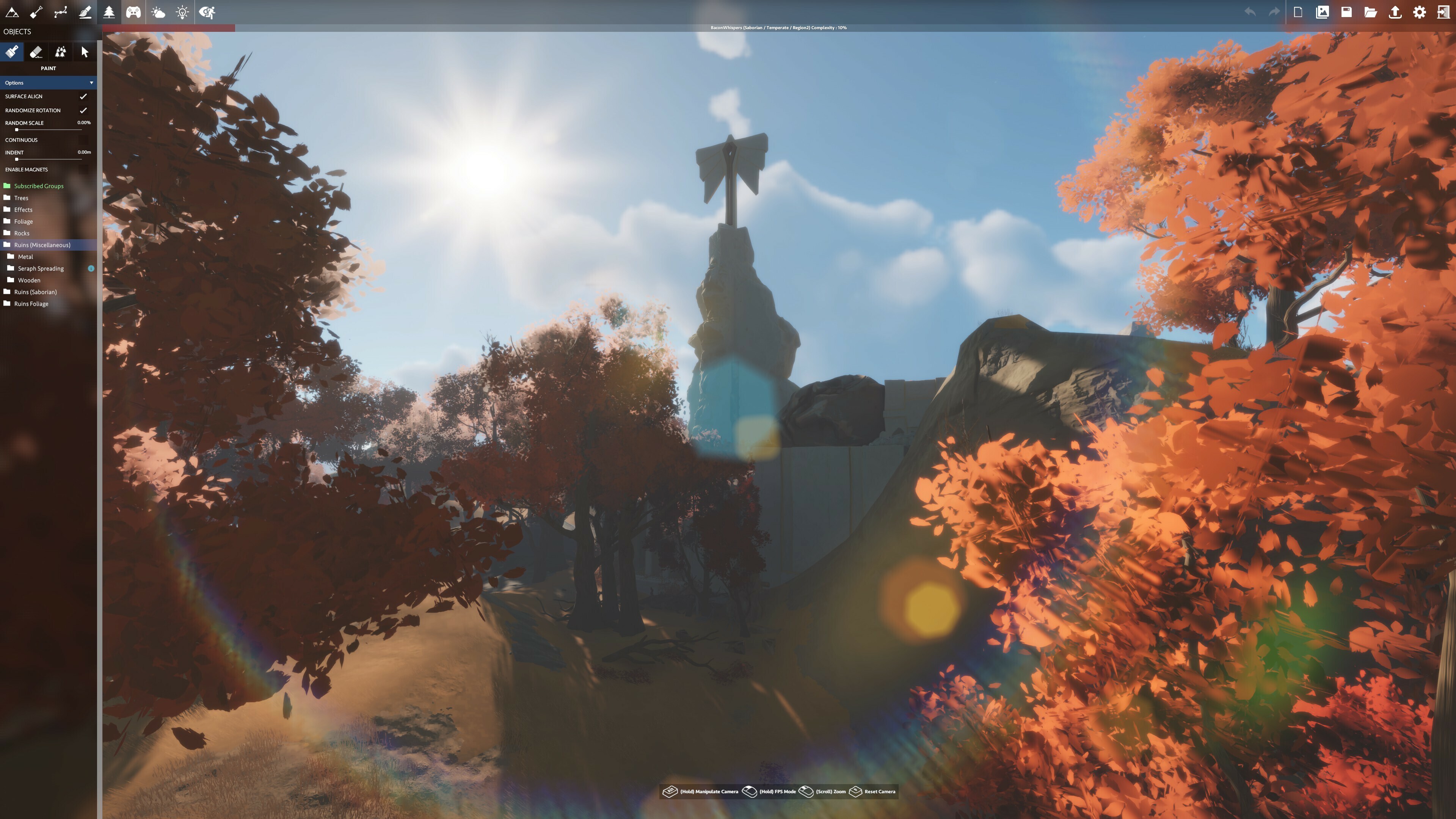
Task: Select the Seraph Spreading folder
Action: point(41,268)
